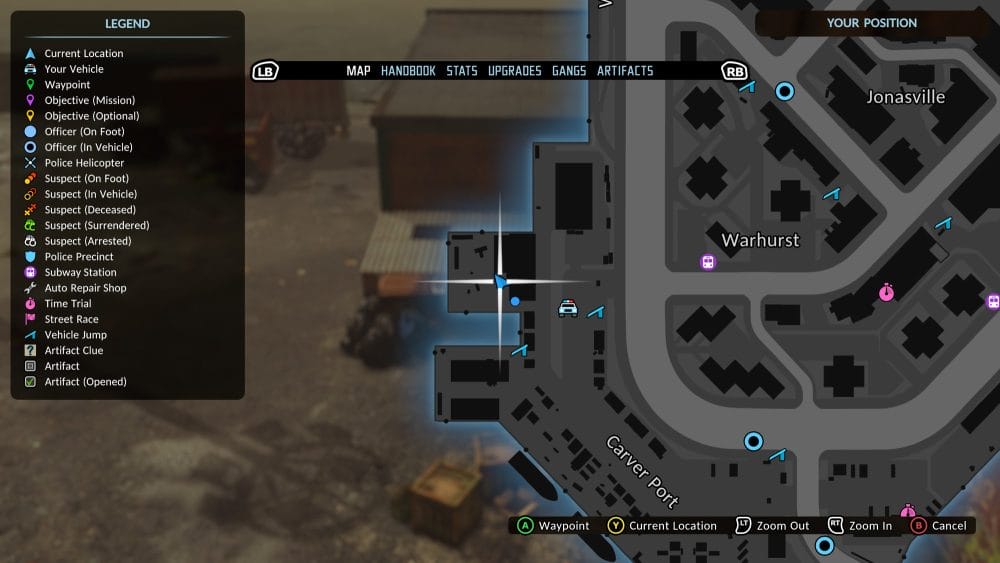This screenshot has width=1000, height=563.
Task: Click the Street Race legend entry
Action: (71, 319)
